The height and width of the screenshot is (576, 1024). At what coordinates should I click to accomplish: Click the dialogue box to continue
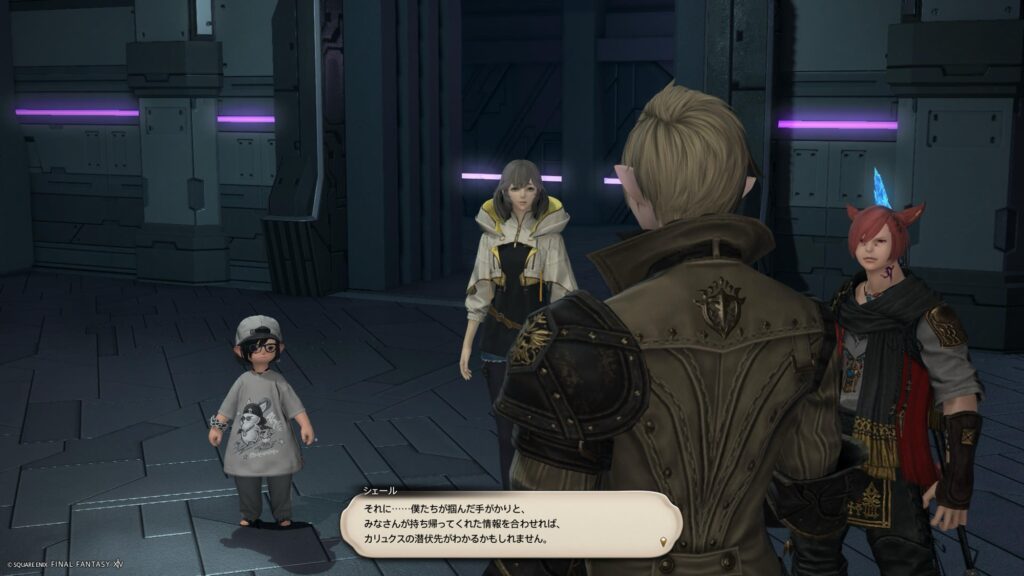[510, 524]
